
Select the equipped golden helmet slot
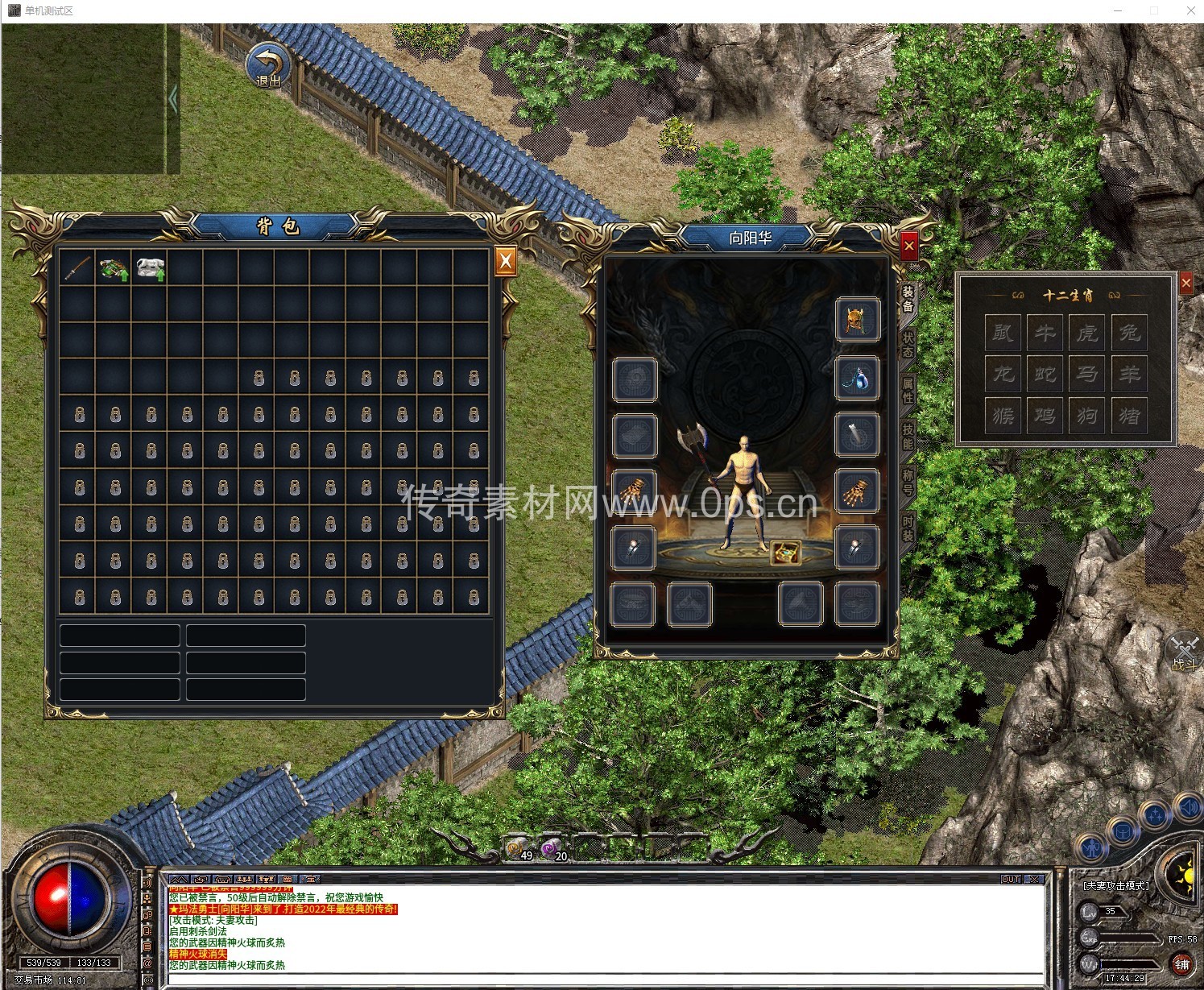click(x=856, y=320)
